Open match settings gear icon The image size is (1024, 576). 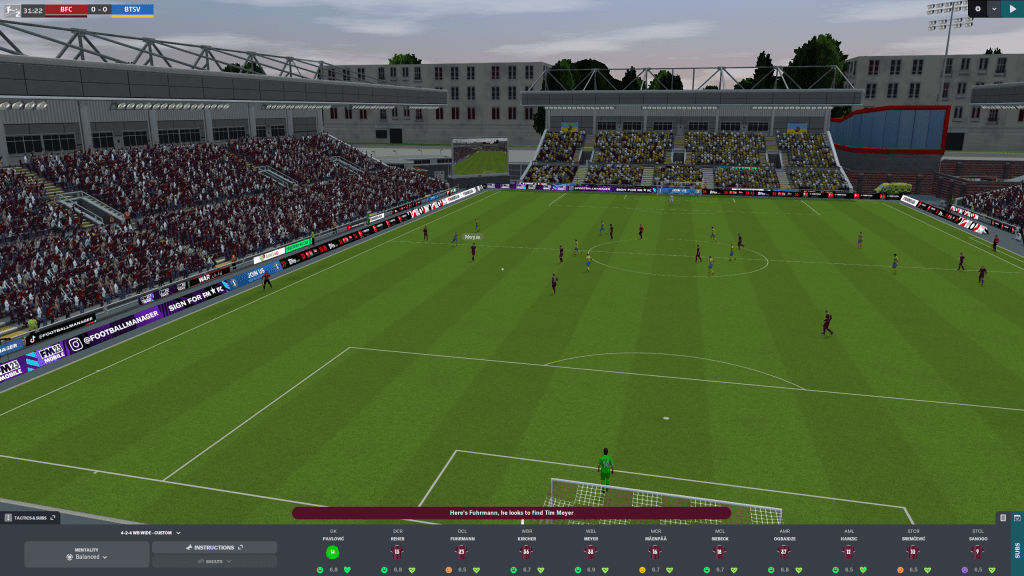978,9
